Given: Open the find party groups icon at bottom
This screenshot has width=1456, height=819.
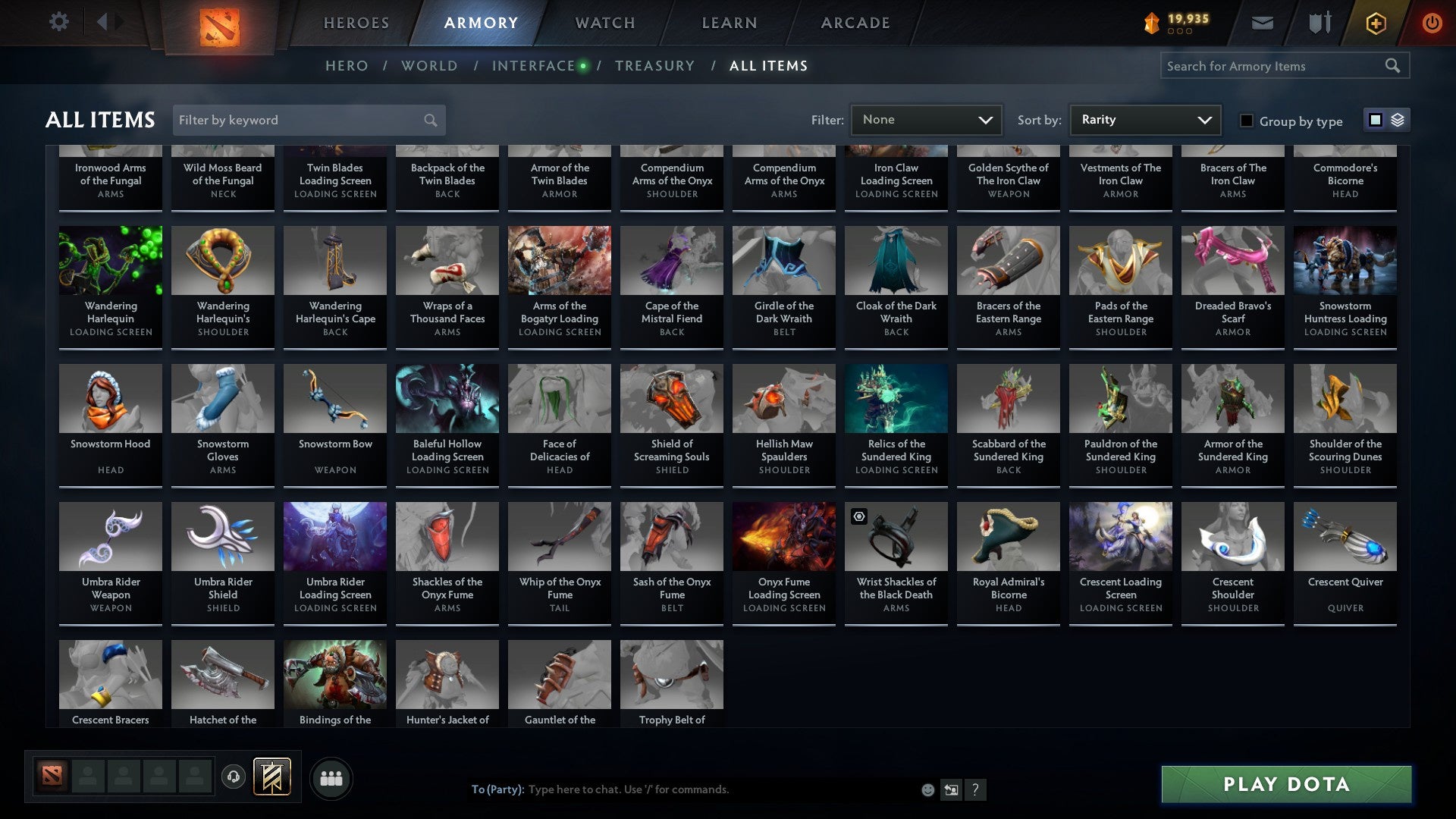Looking at the screenshot, I should click(331, 777).
